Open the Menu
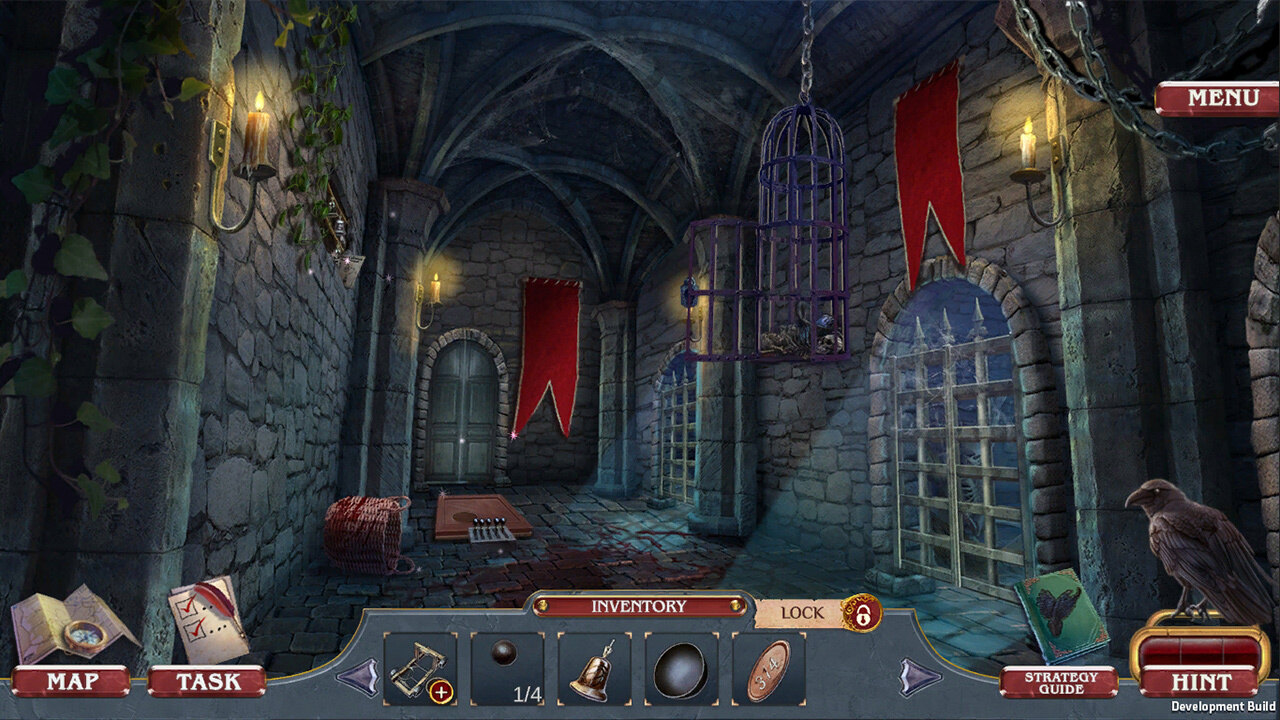The height and width of the screenshot is (720, 1280). [x=1218, y=99]
